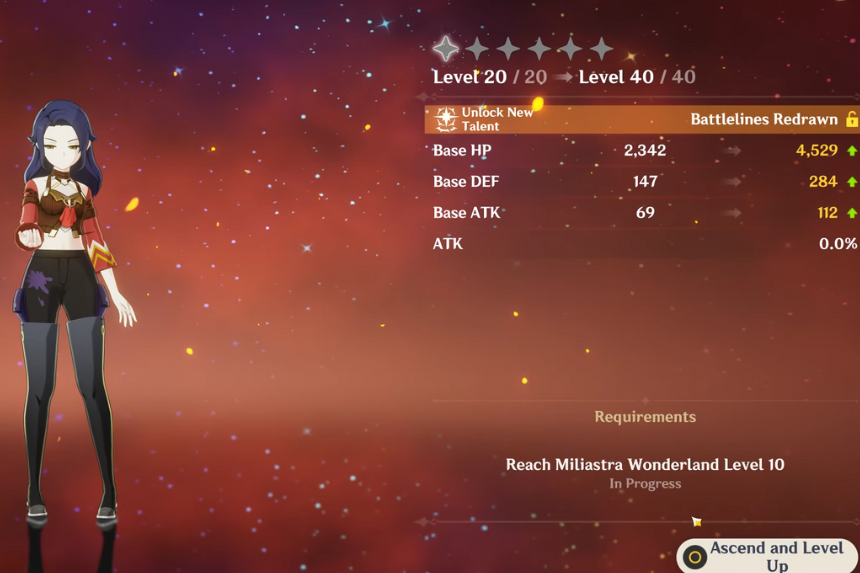View the Battlelines Redrawn talent unlock row
Screen dimensions: 860x573
[642, 119]
